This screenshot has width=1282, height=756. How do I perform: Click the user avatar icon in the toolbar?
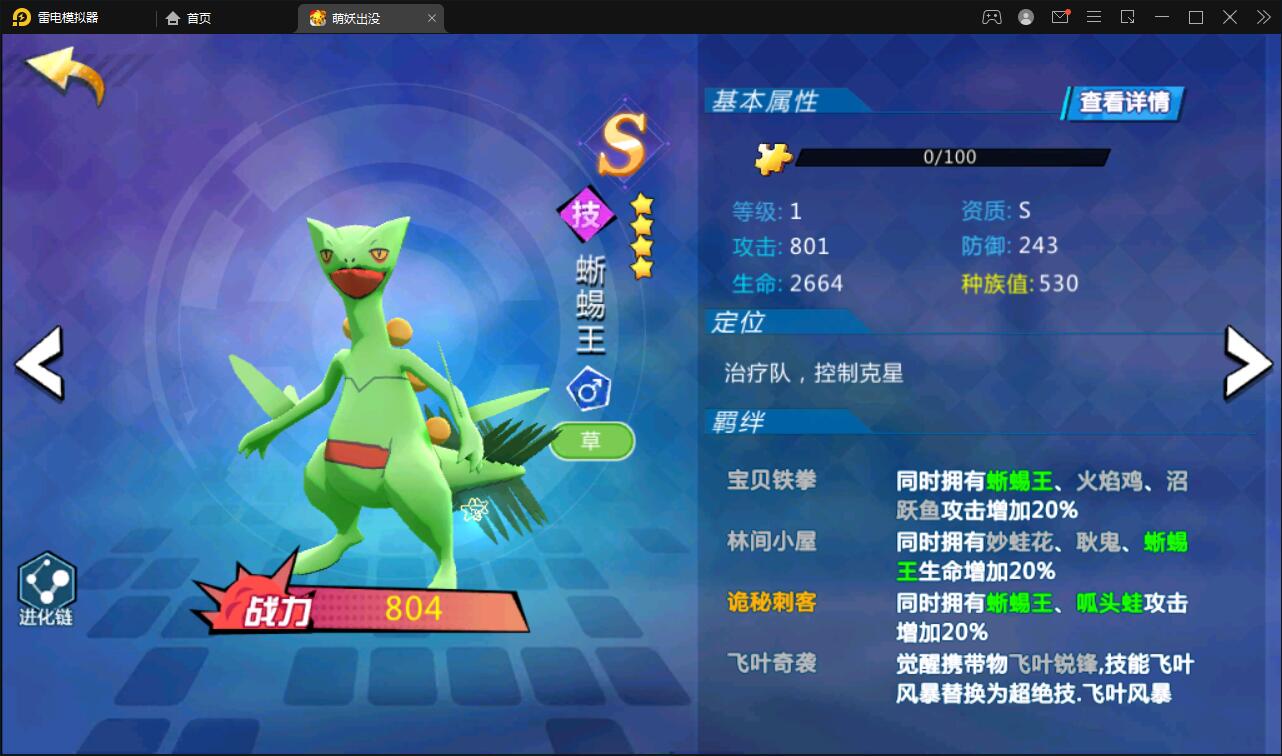pos(1025,17)
